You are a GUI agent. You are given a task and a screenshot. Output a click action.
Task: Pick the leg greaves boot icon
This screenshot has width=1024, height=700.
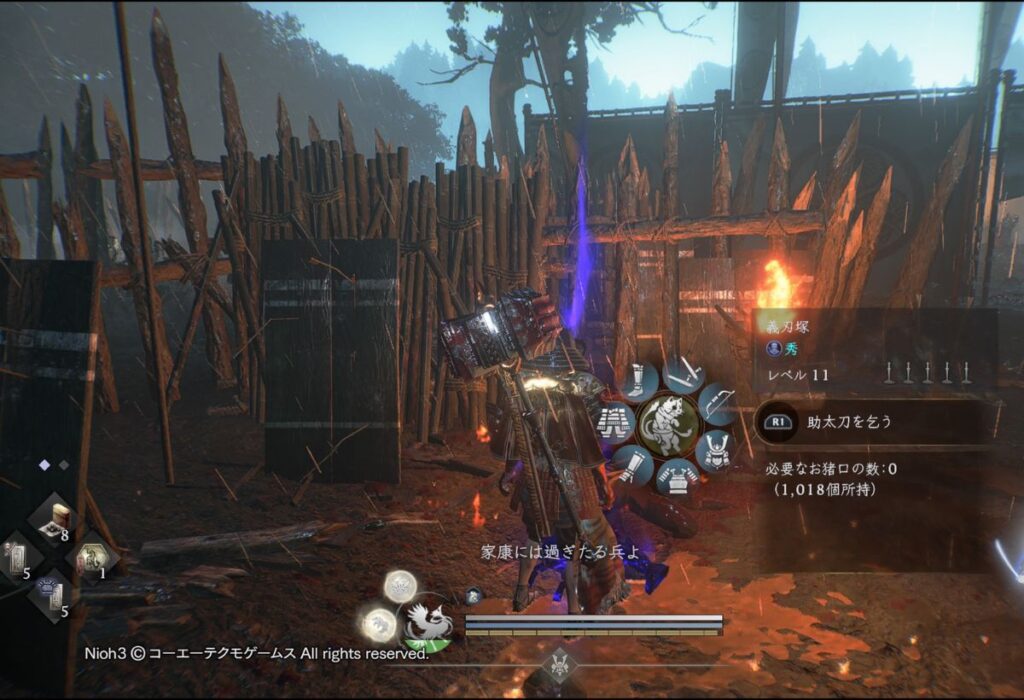639,381
